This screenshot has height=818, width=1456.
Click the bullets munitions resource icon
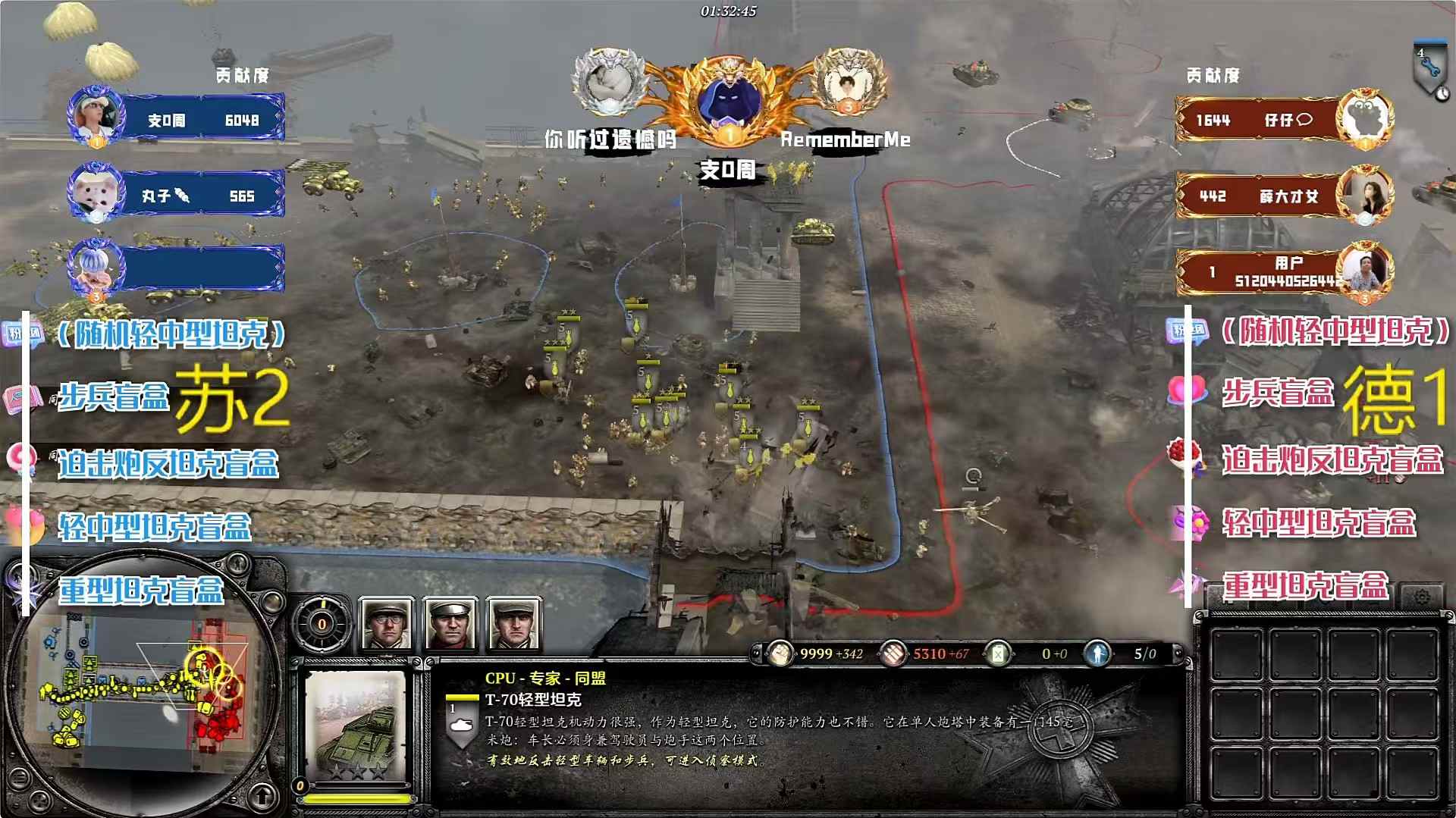point(893,653)
